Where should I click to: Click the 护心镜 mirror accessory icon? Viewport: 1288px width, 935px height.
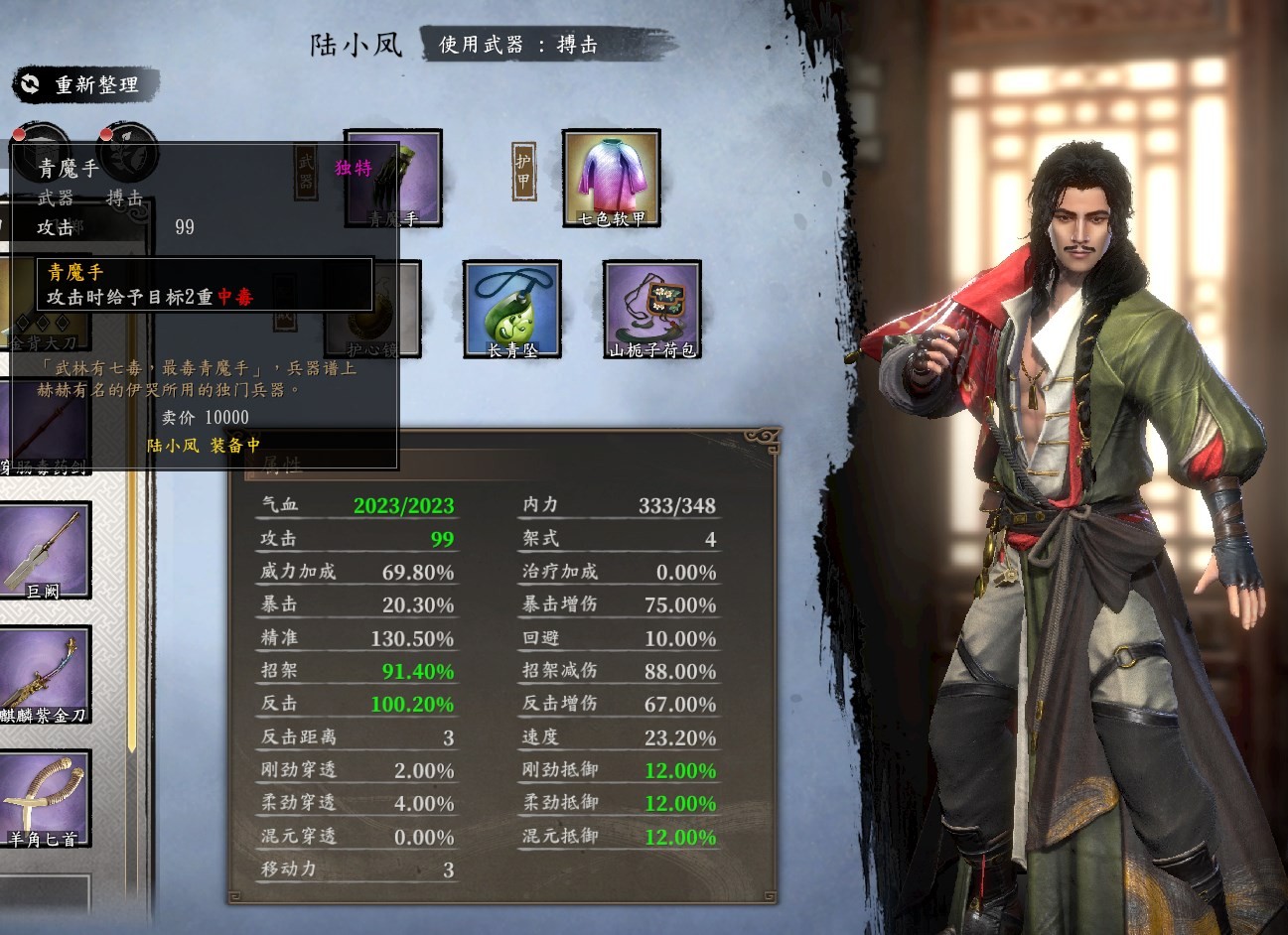(x=372, y=309)
